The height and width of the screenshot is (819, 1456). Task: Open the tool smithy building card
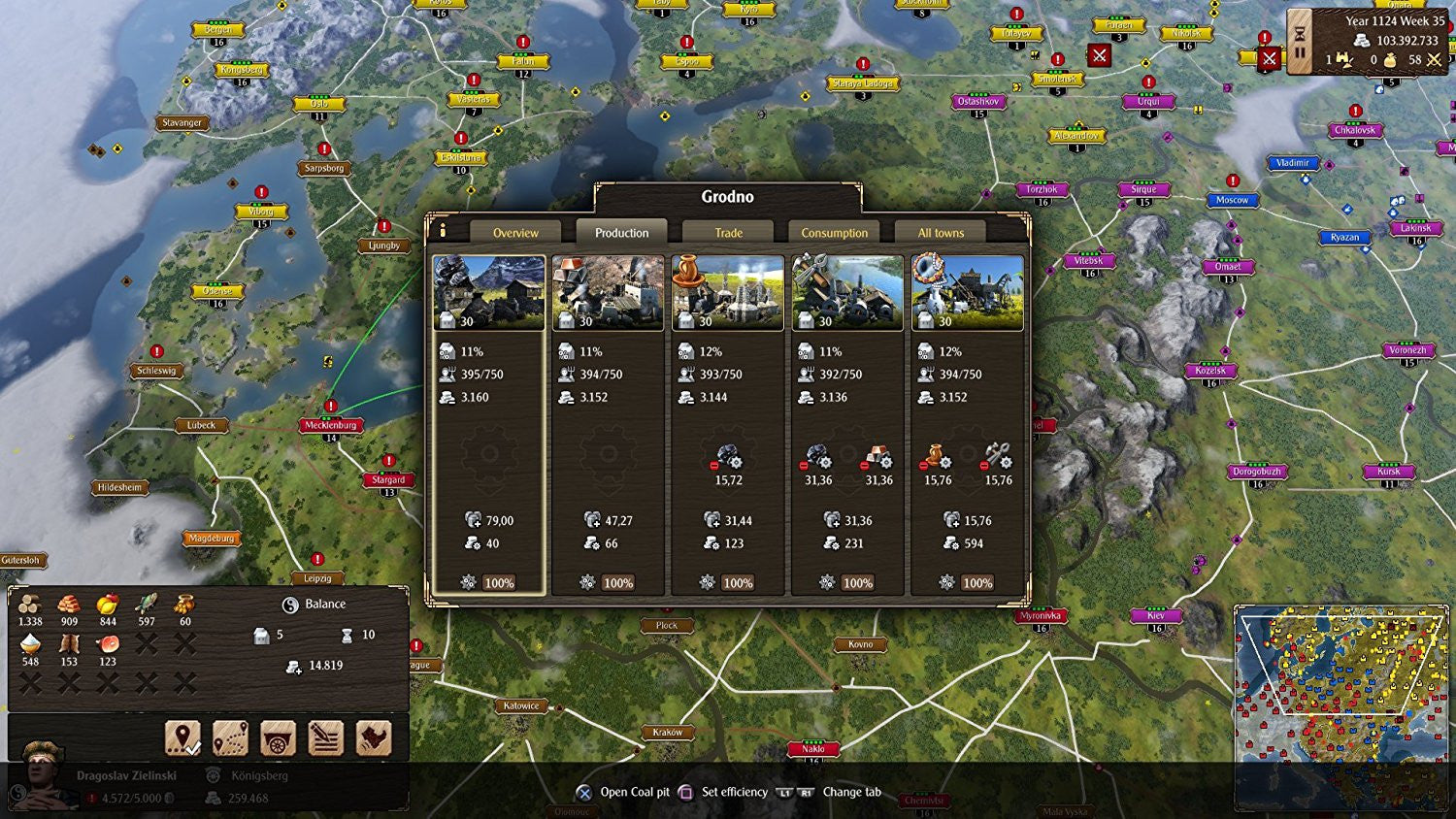[847, 291]
